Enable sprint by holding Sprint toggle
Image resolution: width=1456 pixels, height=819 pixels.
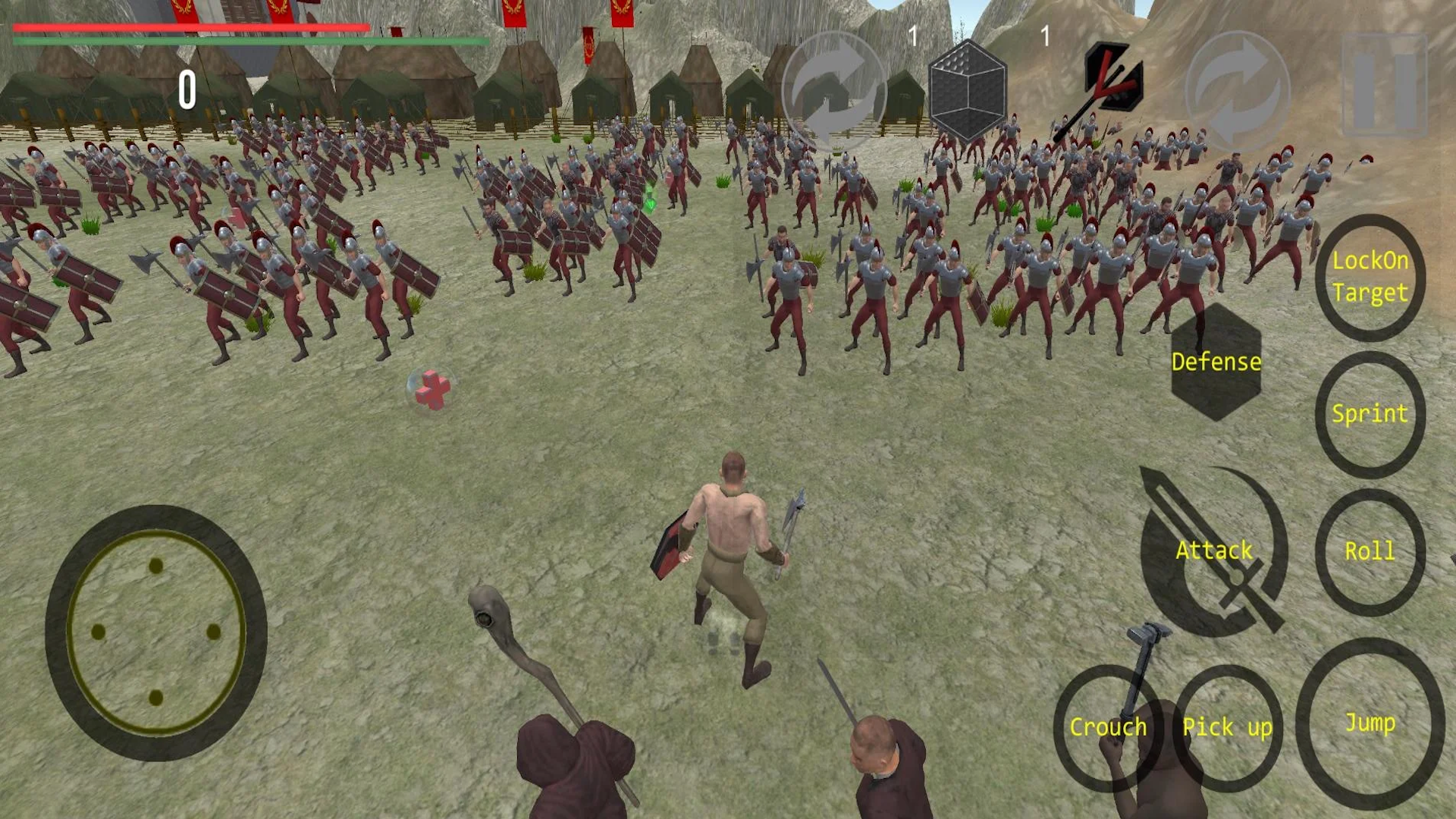coord(1370,414)
